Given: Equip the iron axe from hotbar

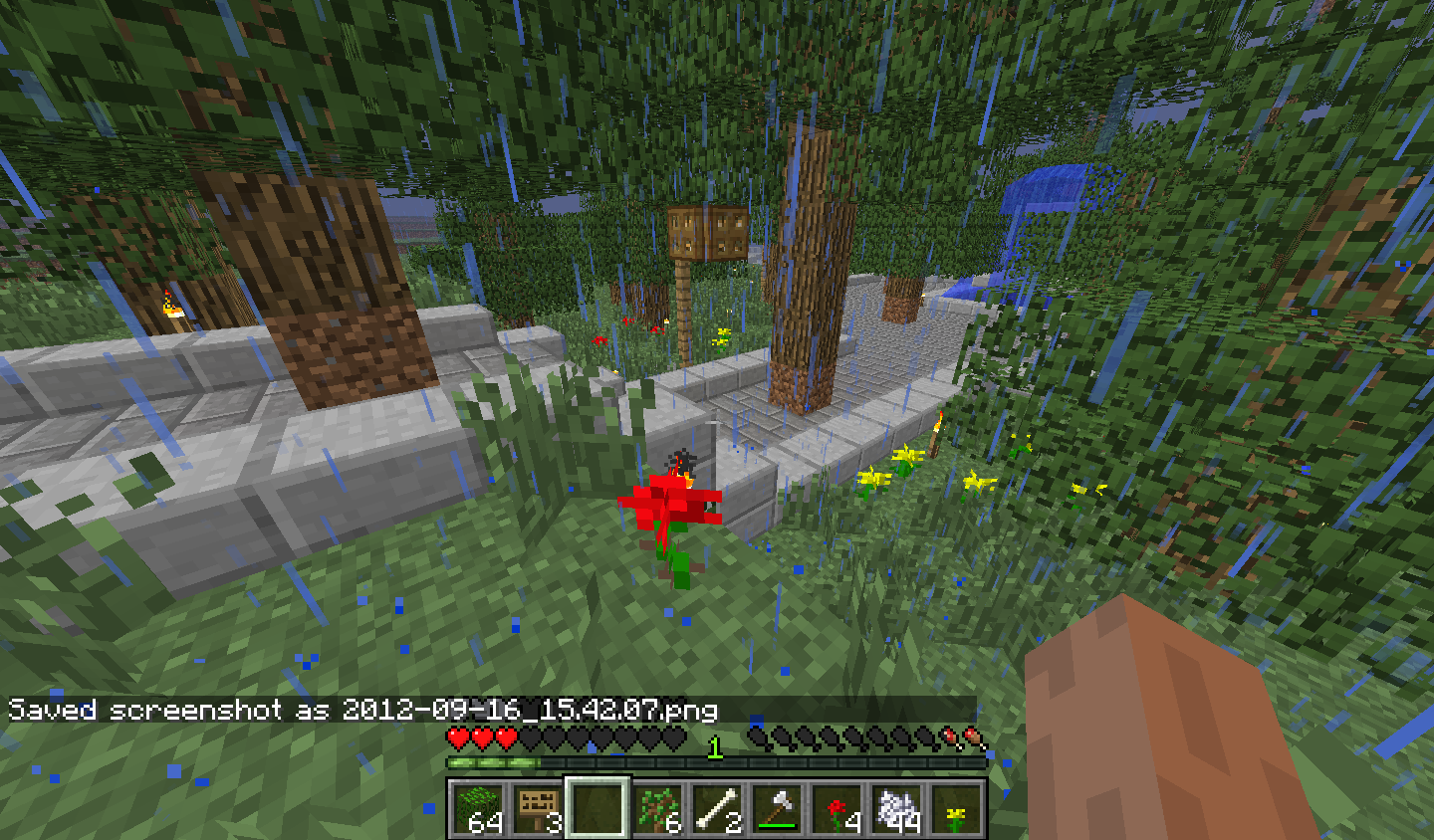Looking at the screenshot, I should pos(776,808).
